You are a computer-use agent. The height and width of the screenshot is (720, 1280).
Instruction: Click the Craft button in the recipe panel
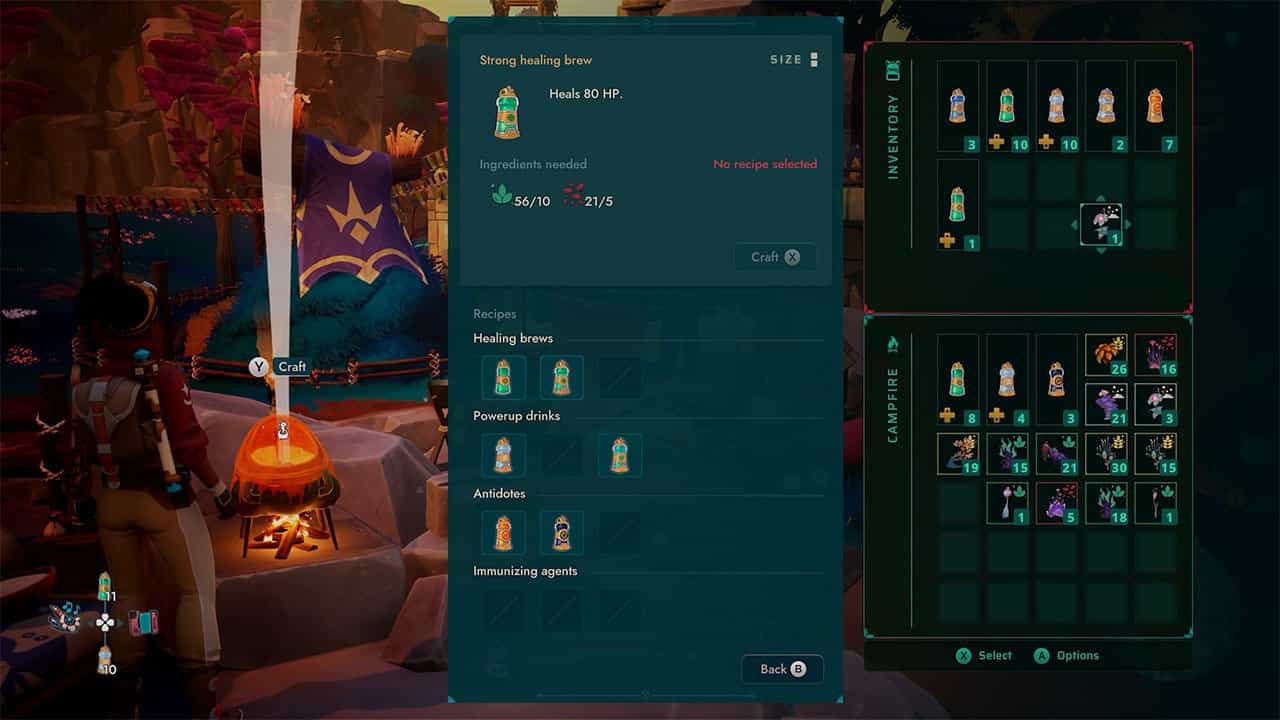(x=775, y=257)
